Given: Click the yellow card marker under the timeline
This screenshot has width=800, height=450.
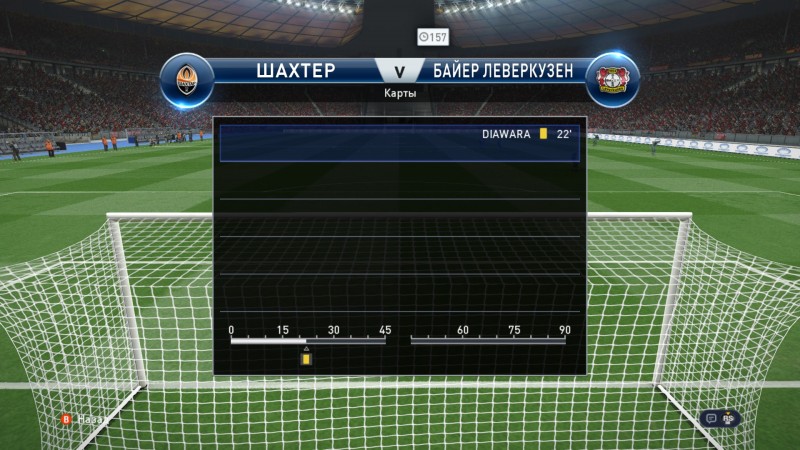Looking at the screenshot, I should [x=307, y=358].
